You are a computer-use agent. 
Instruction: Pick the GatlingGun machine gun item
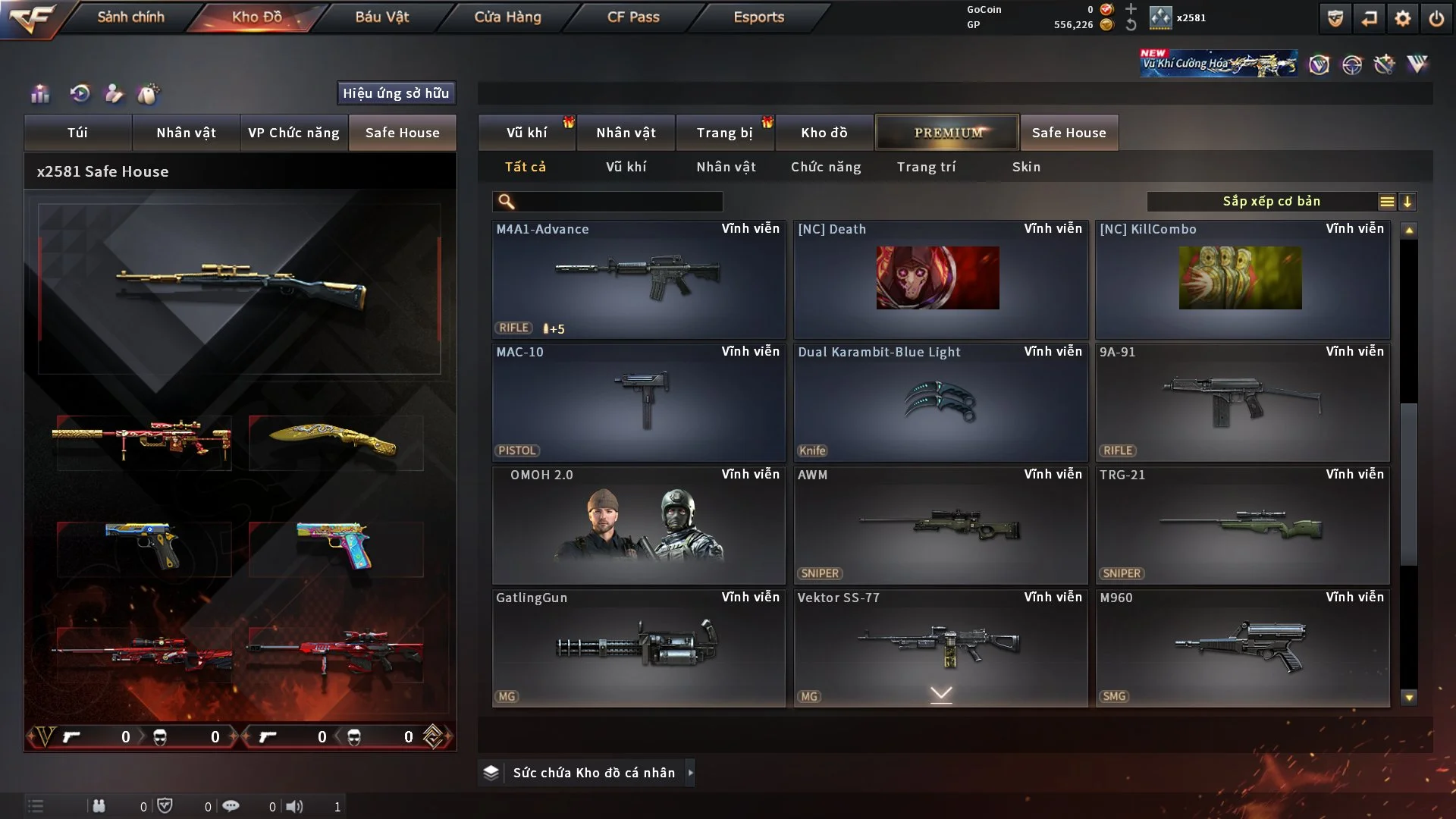click(638, 648)
